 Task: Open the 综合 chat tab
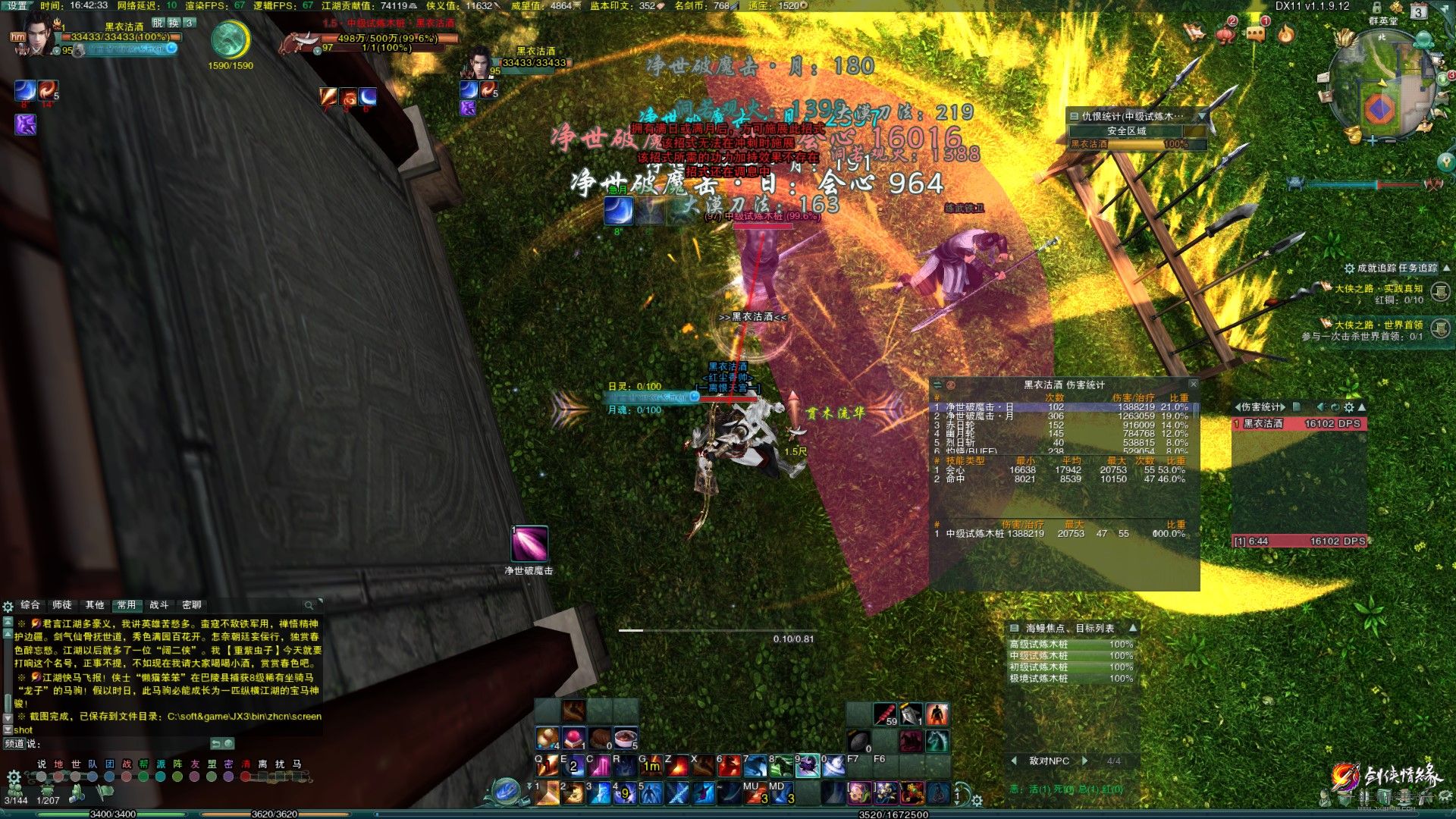(30, 605)
